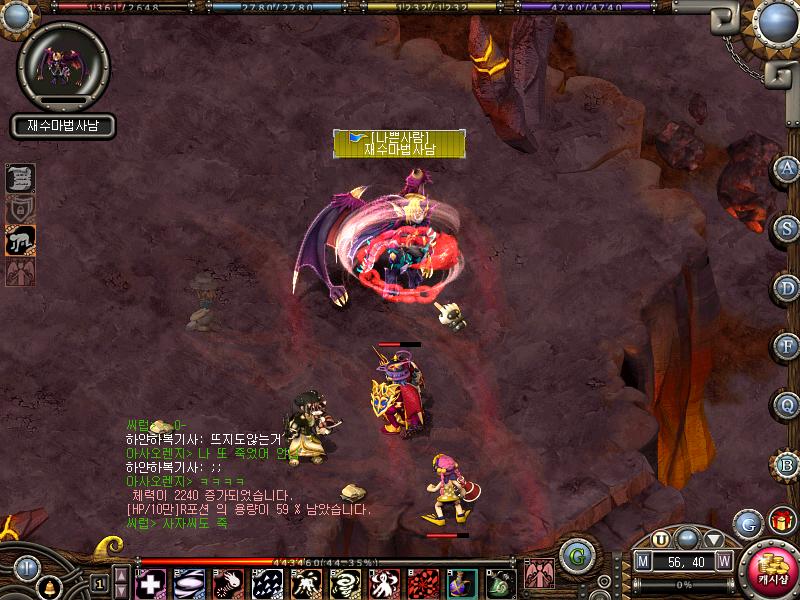
Task: Open the red gift box icon
Action: point(781,521)
